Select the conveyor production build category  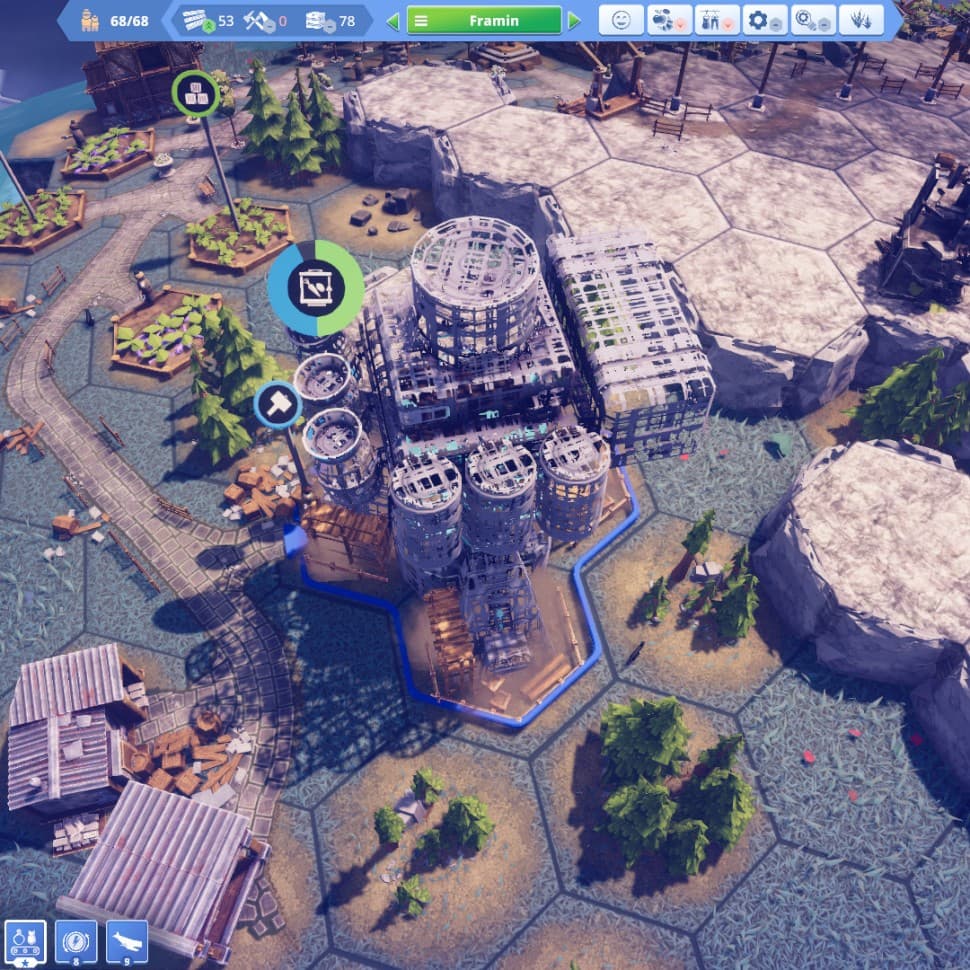24,942
